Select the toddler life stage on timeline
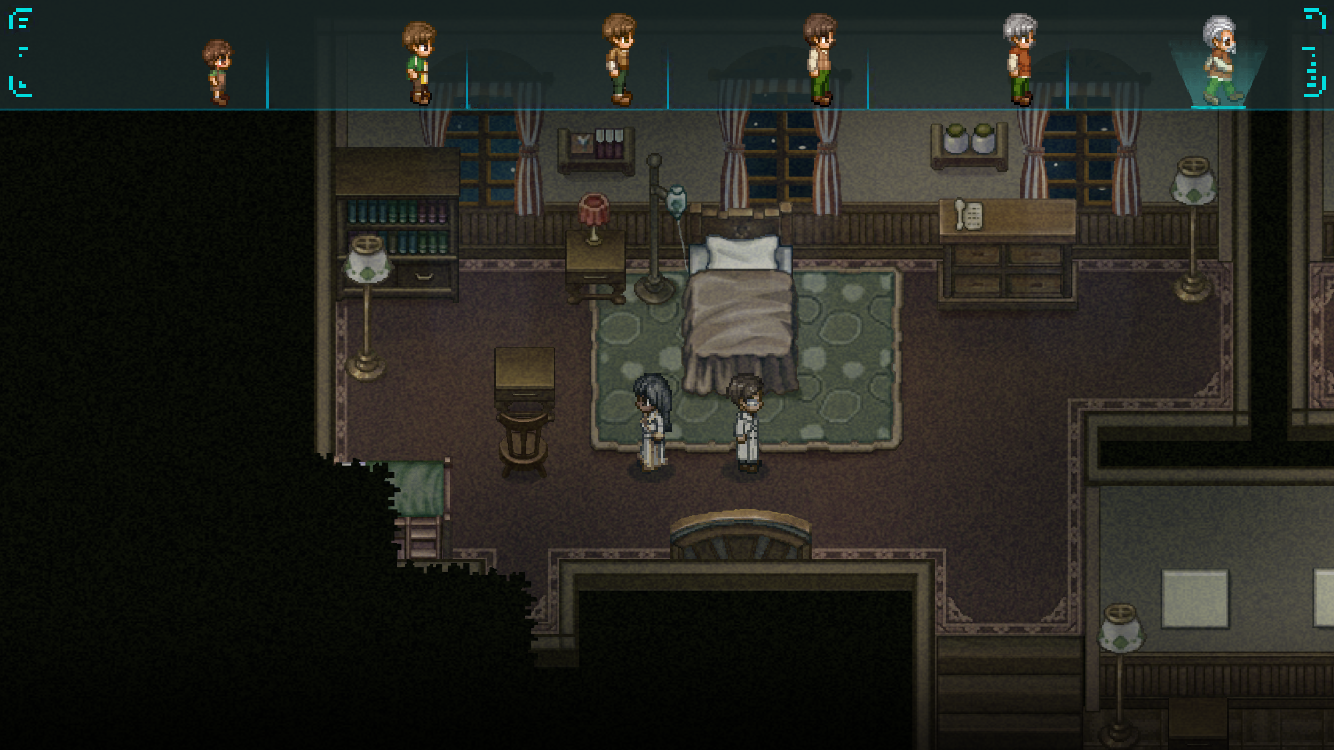1334x750 pixels. (217, 72)
